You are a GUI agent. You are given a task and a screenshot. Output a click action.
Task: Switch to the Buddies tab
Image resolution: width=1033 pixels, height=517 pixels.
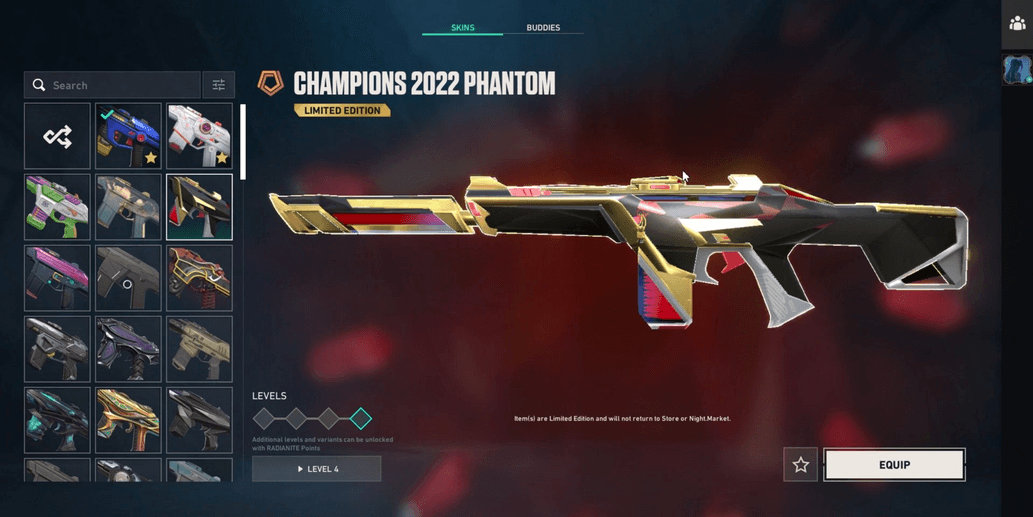point(543,28)
